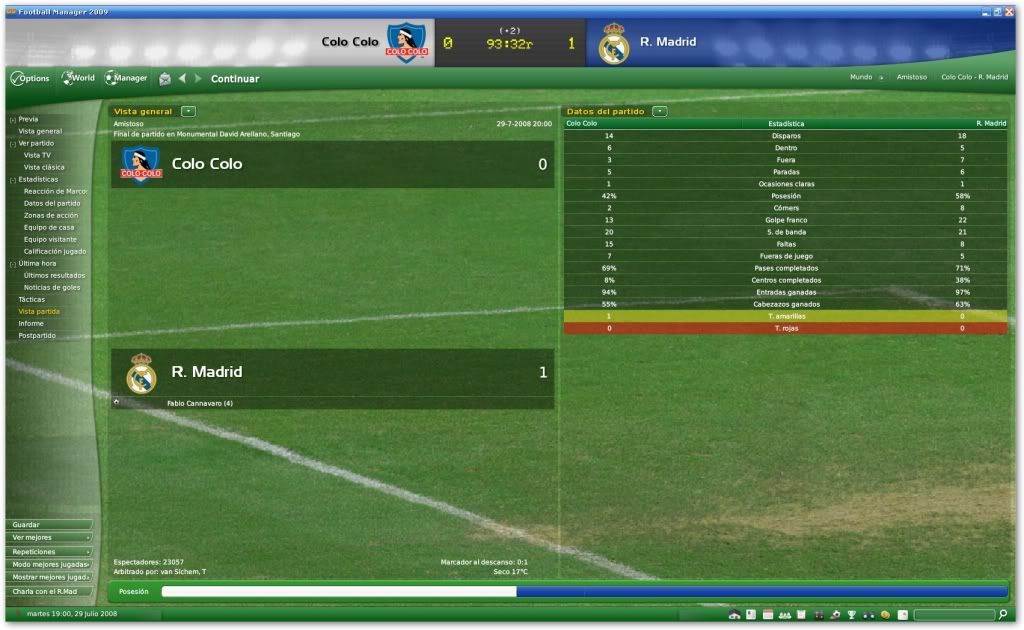The image size is (1024, 630).
Task: Open the Postpartido section
Action: coord(37,335)
